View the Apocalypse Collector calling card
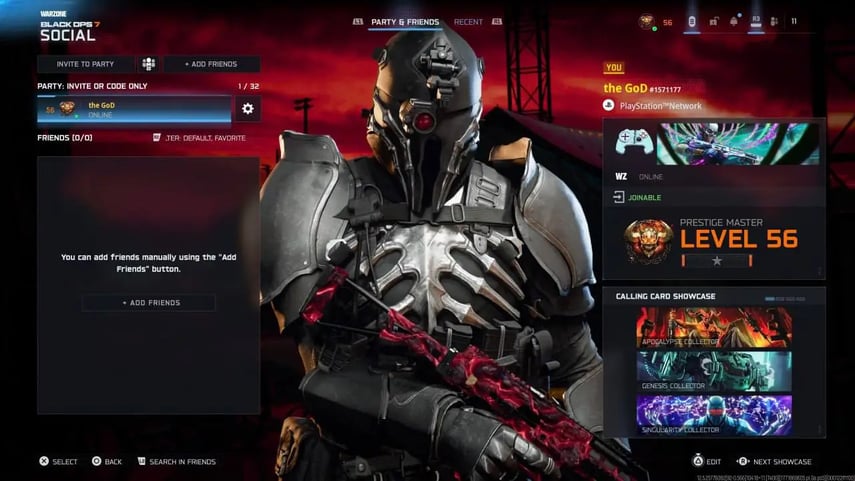 tap(714, 327)
